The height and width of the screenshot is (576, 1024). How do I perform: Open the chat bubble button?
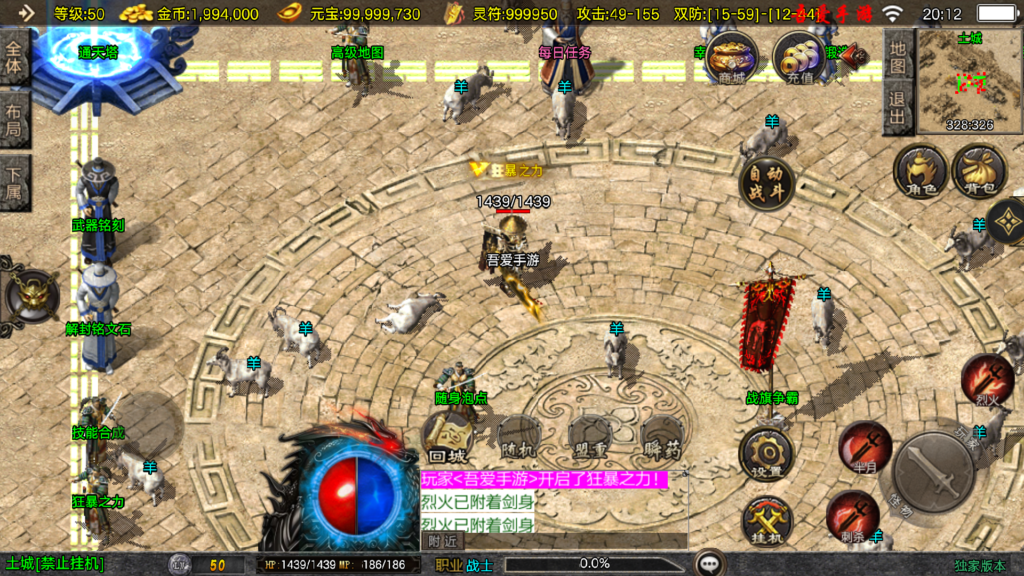(710, 564)
